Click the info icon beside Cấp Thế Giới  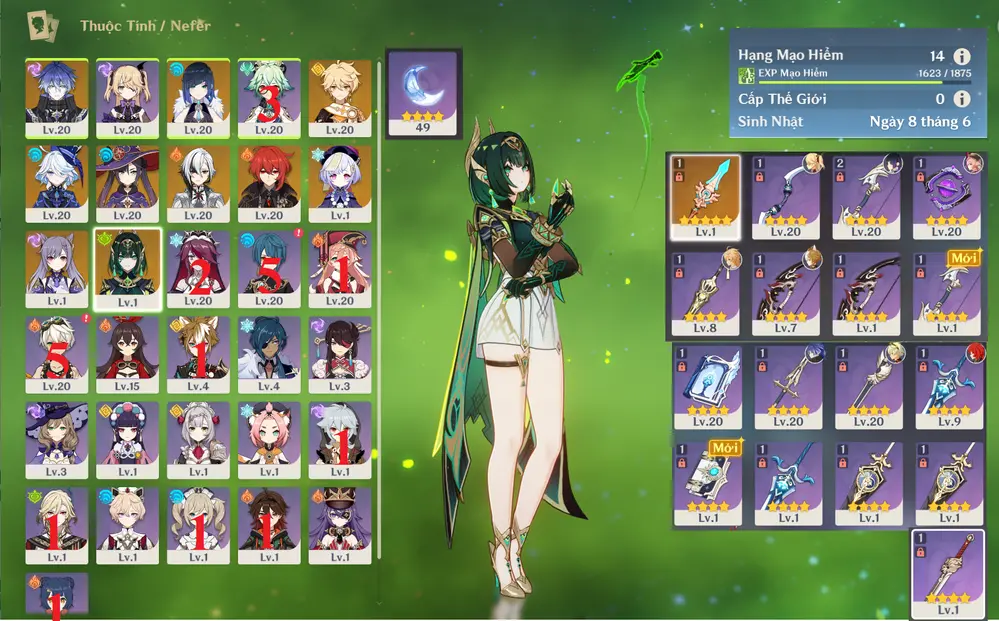[962, 99]
